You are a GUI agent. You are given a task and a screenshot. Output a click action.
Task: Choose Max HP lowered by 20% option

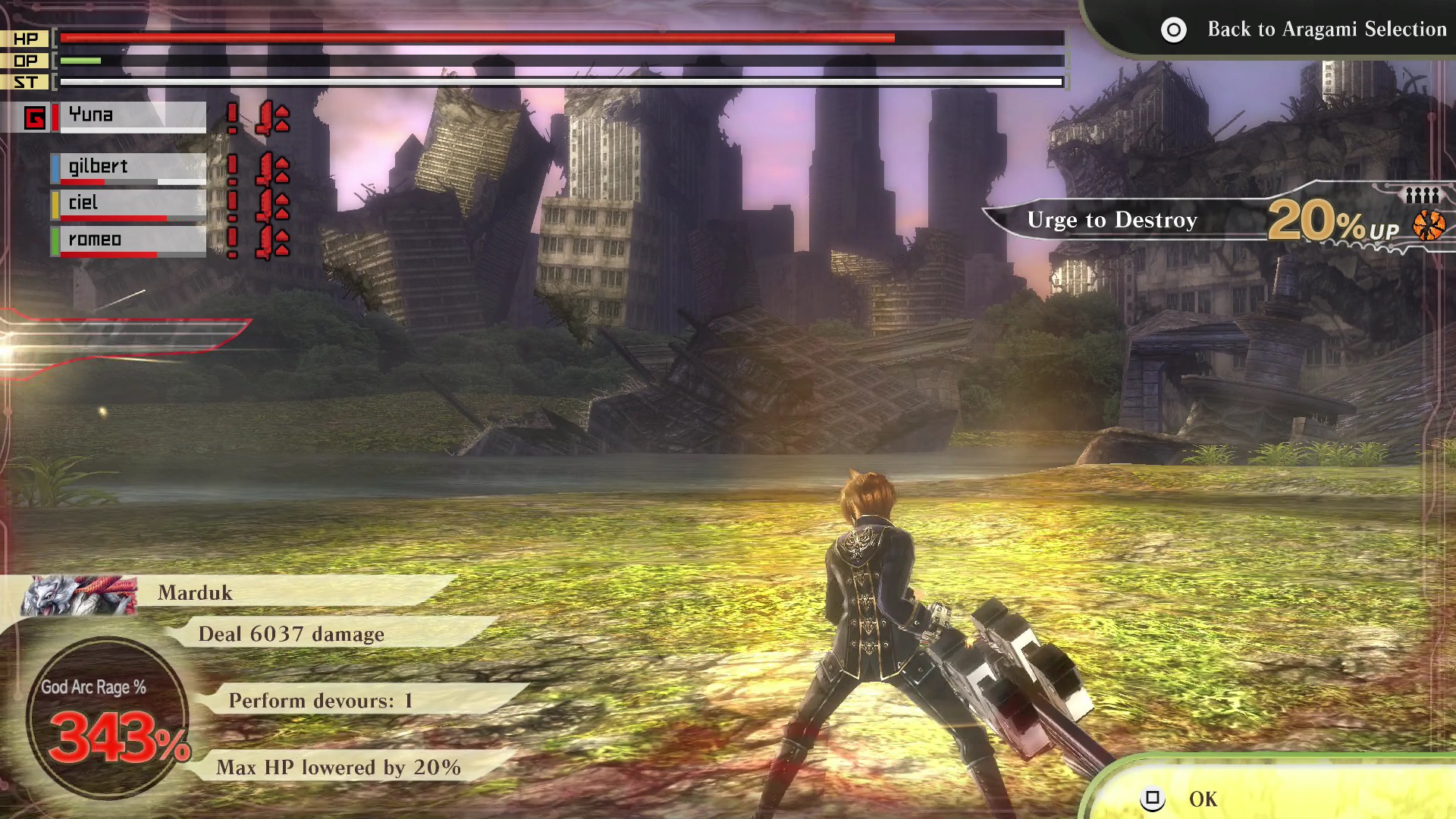(x=338, y=767)
